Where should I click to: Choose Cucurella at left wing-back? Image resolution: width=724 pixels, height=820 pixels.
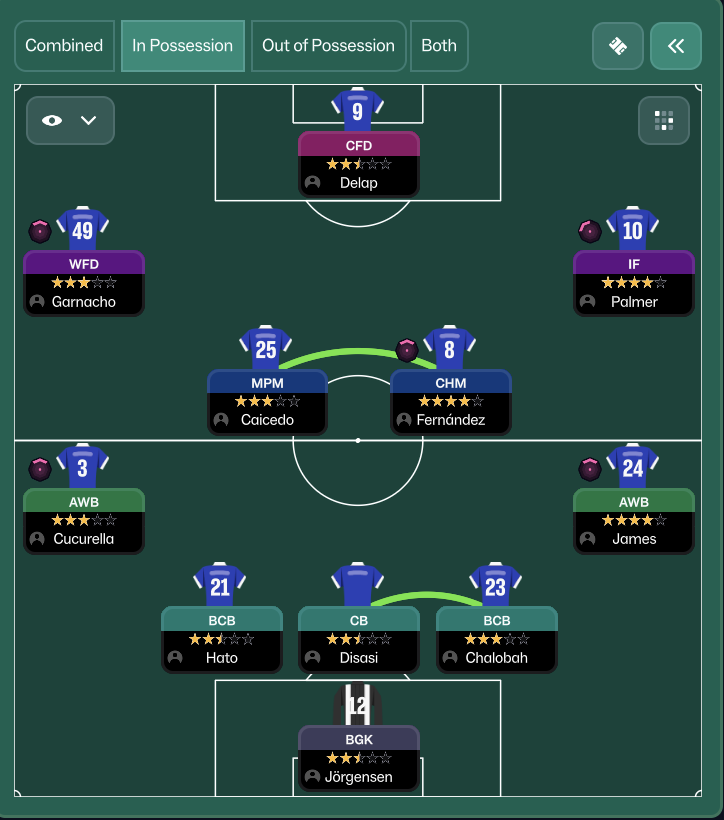click(84, 520)
